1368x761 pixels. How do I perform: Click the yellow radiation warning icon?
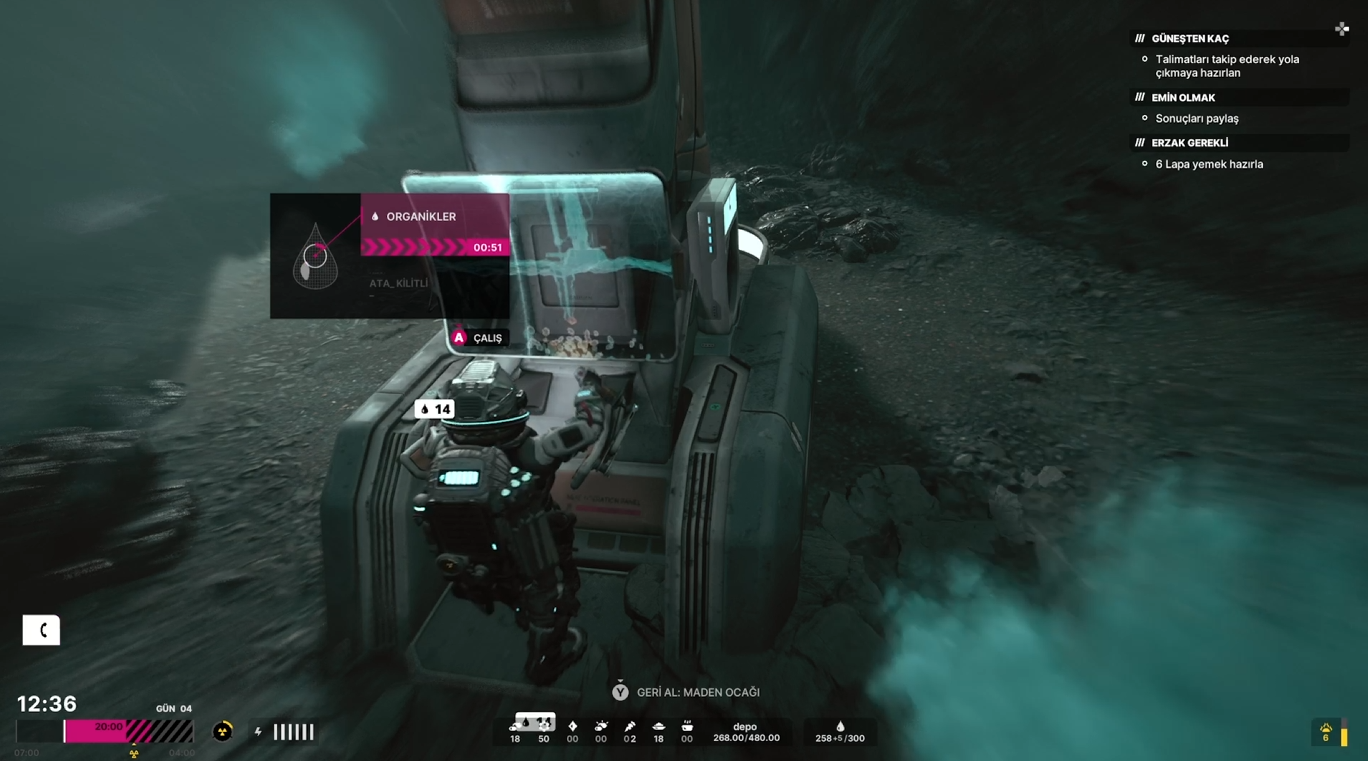(223, 732)
